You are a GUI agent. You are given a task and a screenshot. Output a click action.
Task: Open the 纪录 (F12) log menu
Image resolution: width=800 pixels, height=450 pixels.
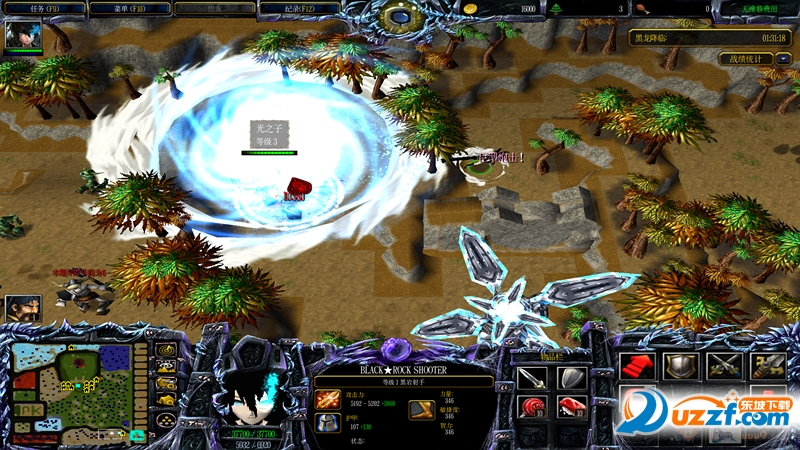298,8
